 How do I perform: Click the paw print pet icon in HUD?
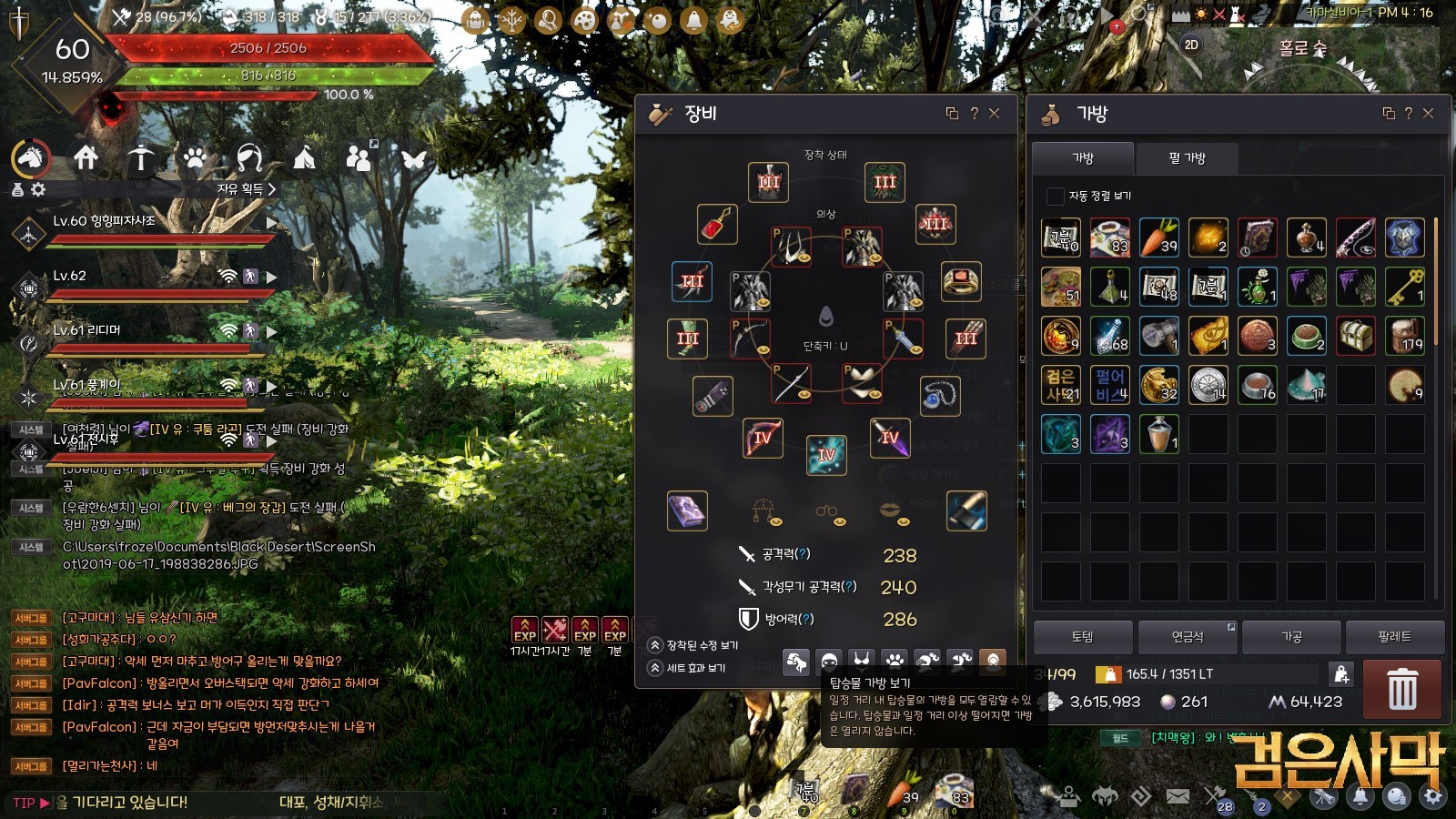point(195,158)
